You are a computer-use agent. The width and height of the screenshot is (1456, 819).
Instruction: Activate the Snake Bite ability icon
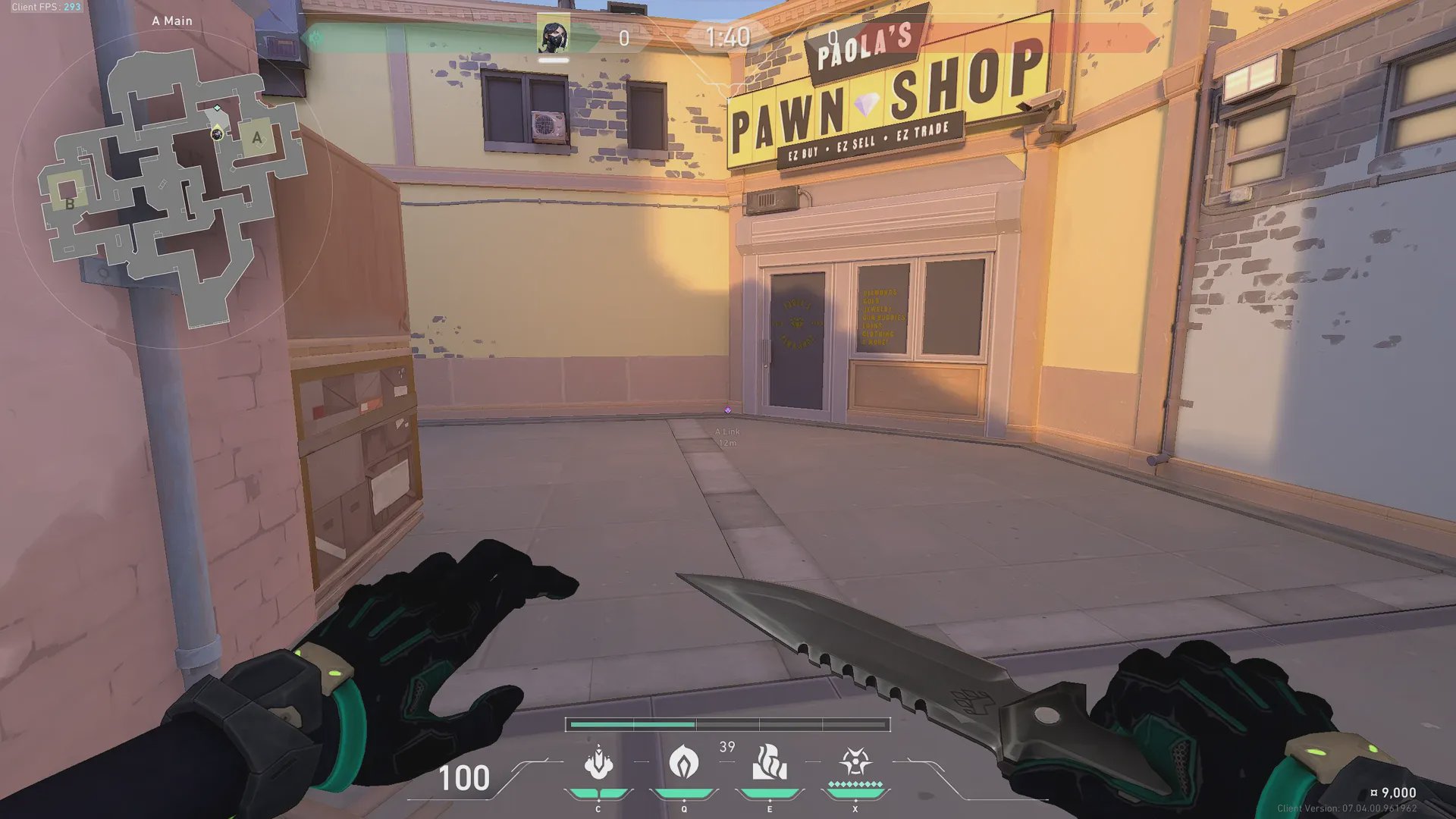tap(598, 763)
